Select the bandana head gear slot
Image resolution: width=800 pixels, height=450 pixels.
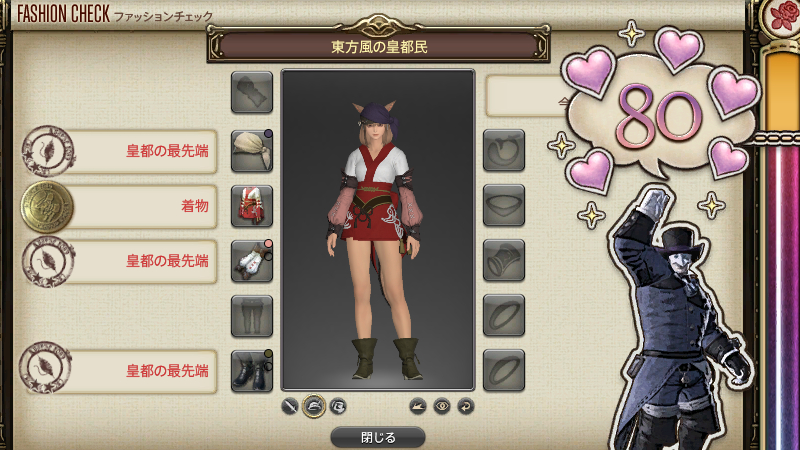coord(252,151)
